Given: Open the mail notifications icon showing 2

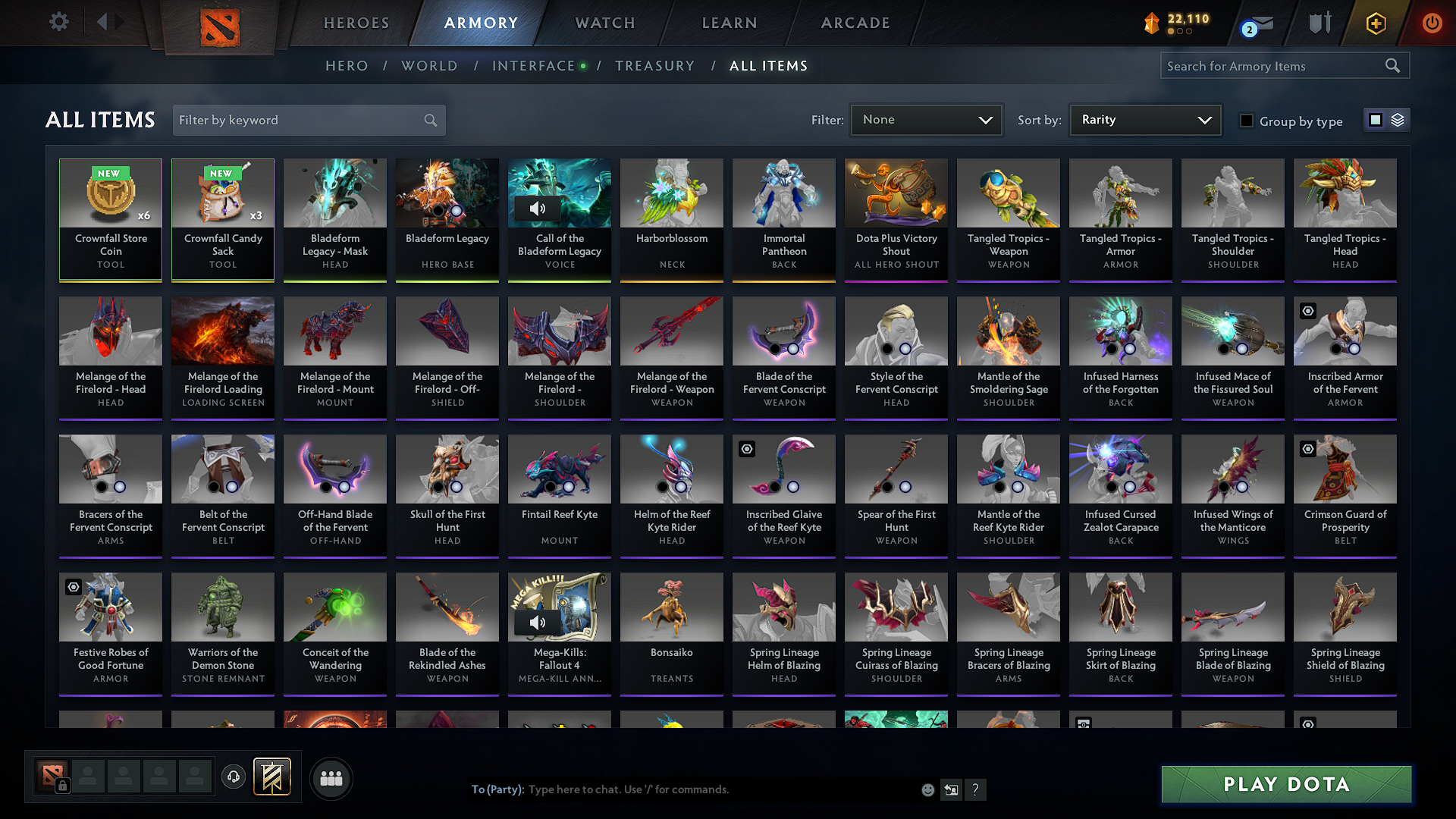Looking at the screenshot, I should (1255, 23).
